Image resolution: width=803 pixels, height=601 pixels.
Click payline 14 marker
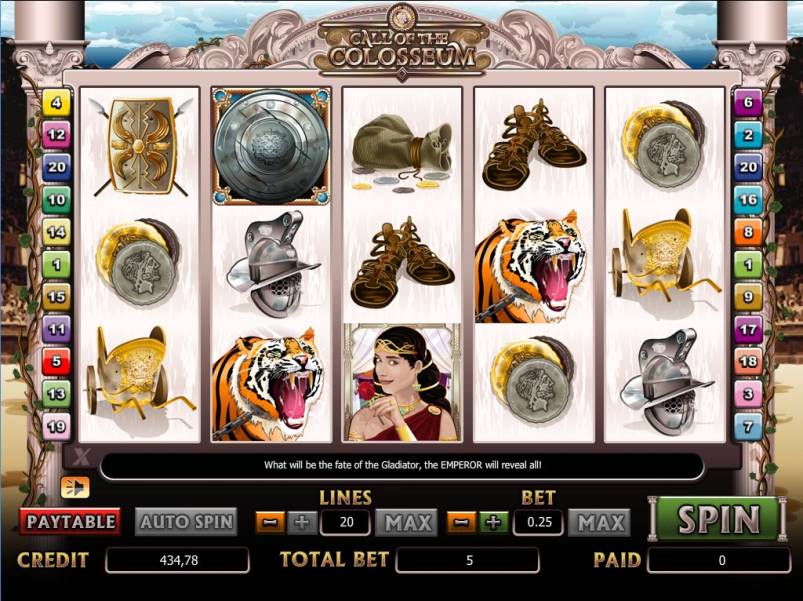tap(56, 232)
